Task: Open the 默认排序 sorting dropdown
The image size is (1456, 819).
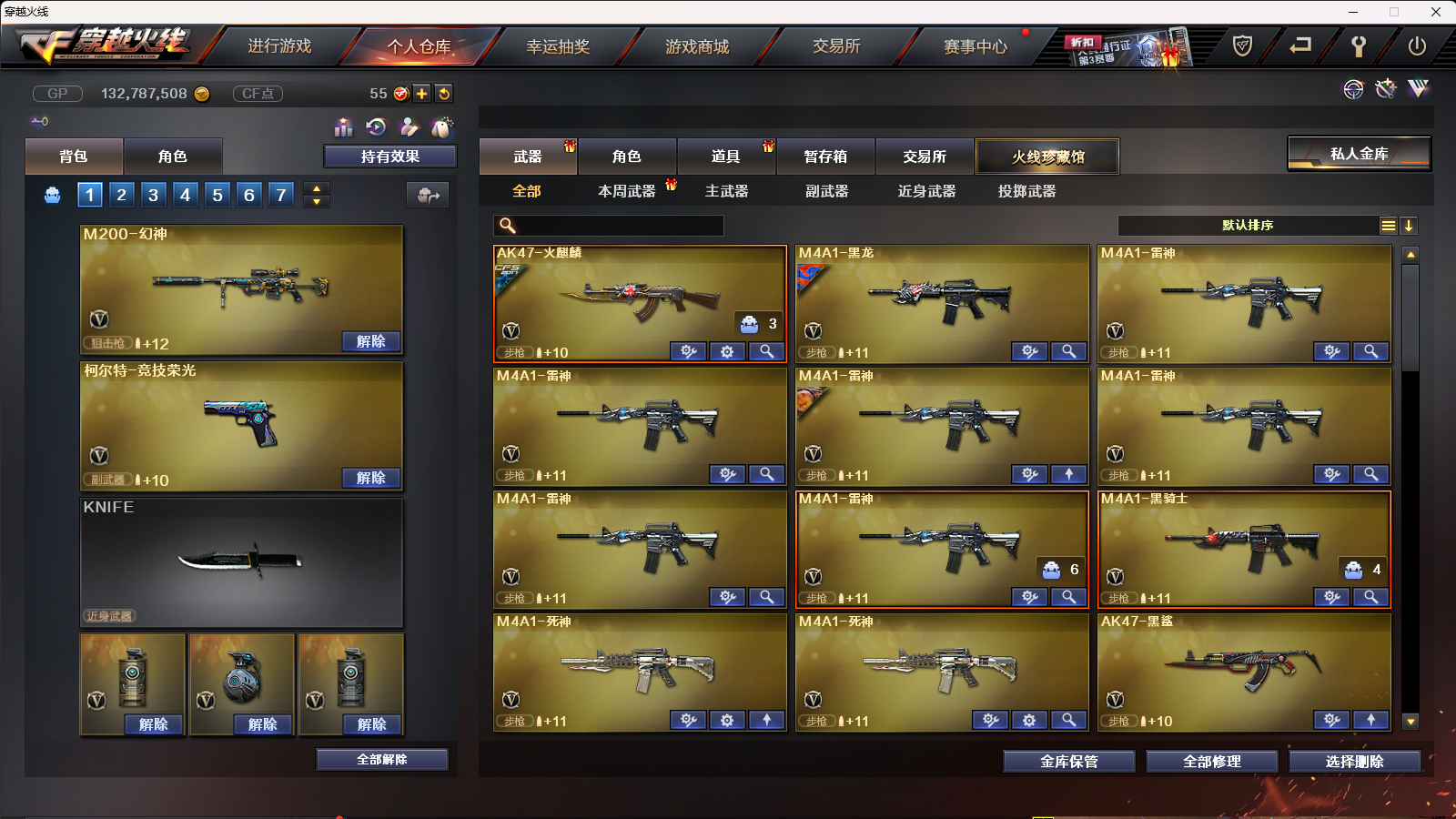Action: [x=1247, y=225]
